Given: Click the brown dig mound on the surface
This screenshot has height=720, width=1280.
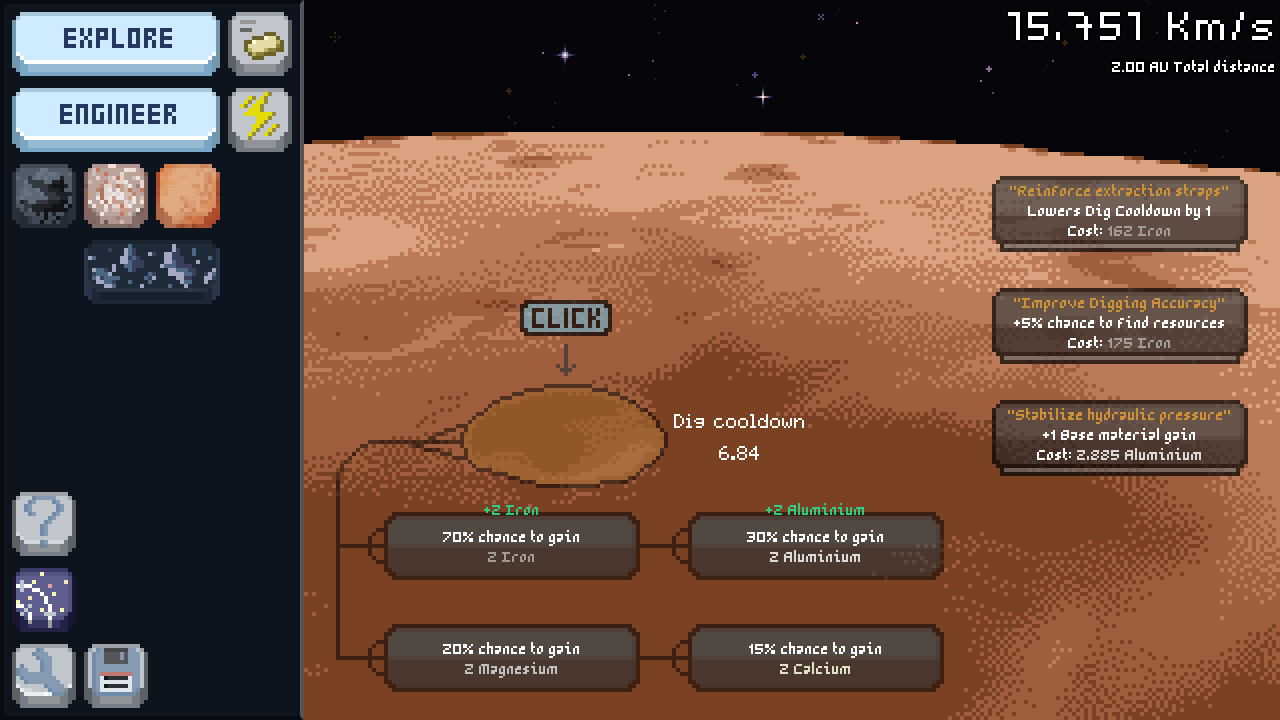Looking at the screenshot, I should pos(565,438).
